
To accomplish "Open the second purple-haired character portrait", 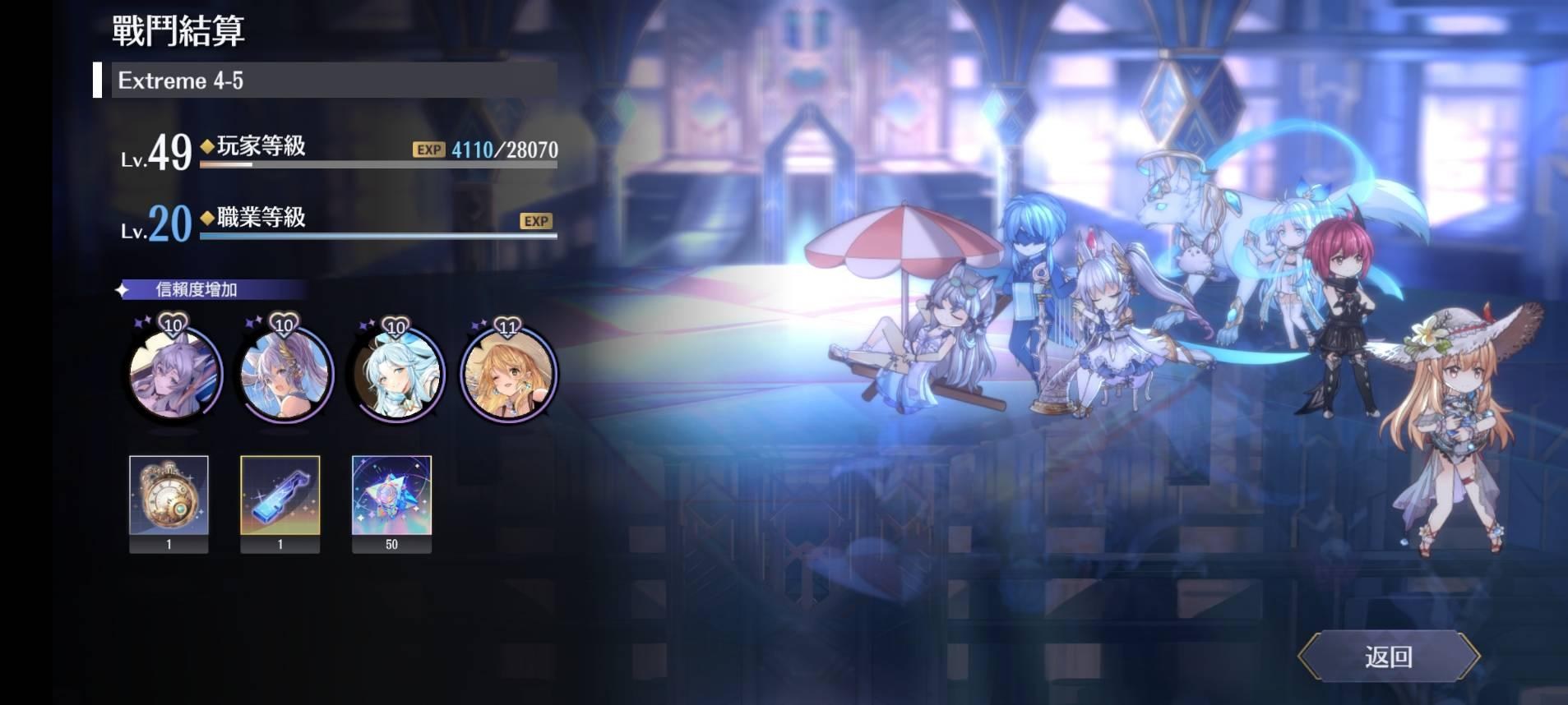I will coord(284,374).
